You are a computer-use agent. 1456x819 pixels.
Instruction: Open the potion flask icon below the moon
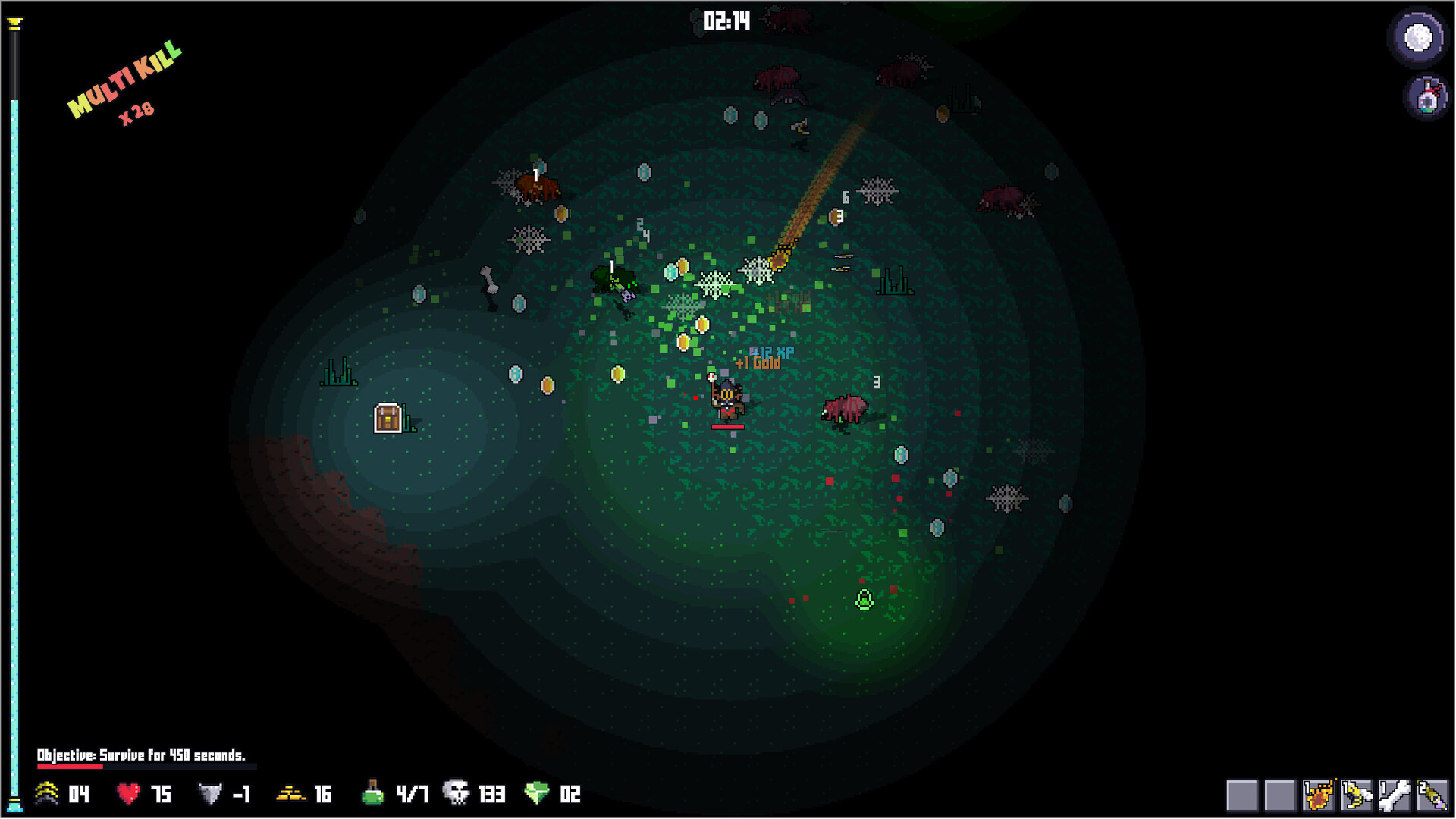[x=1428, y=97]
